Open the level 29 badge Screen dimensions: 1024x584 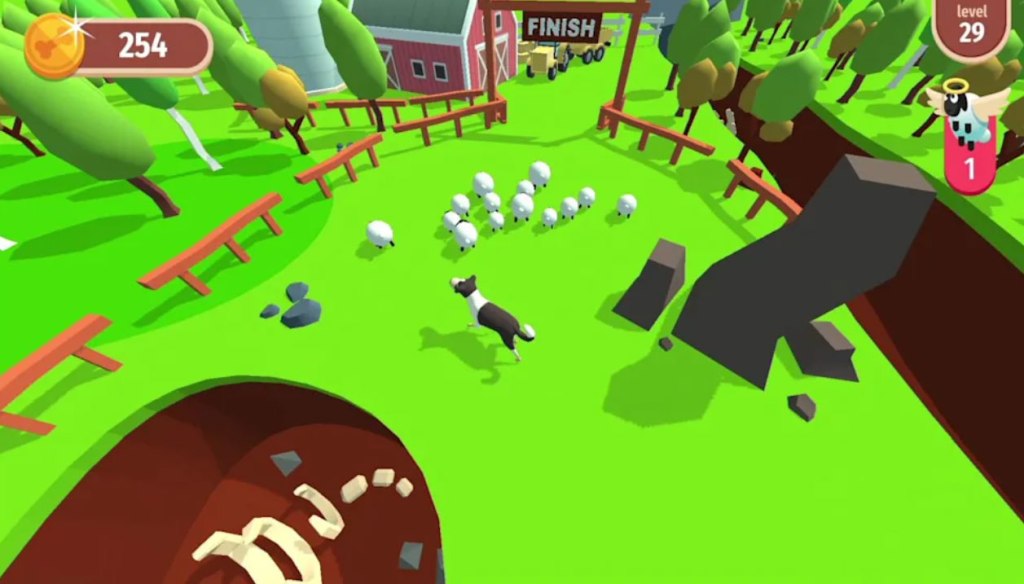pos(971,25)
